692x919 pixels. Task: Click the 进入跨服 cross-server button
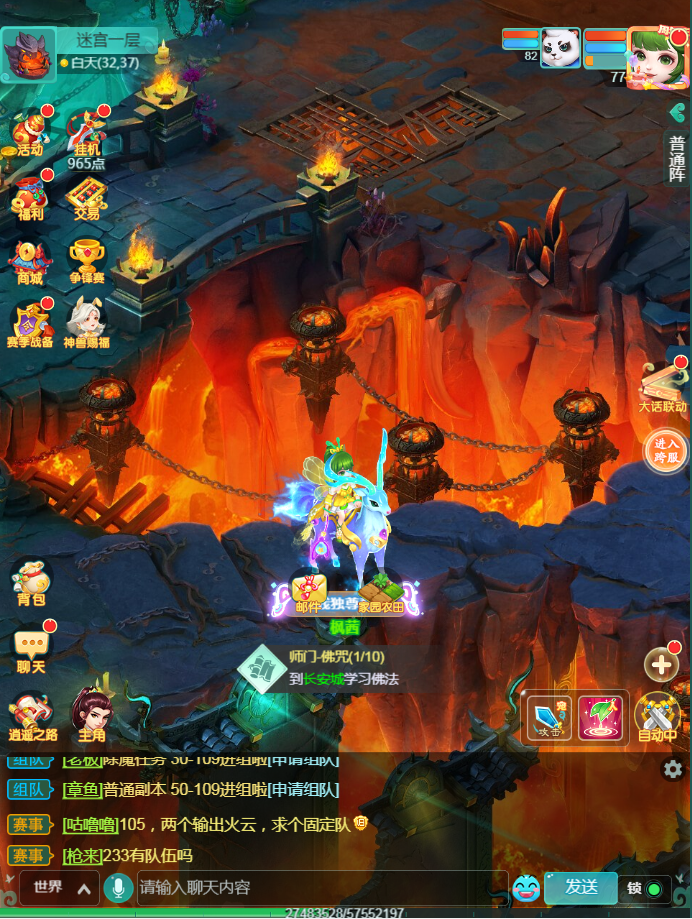[x=665, y=450]
